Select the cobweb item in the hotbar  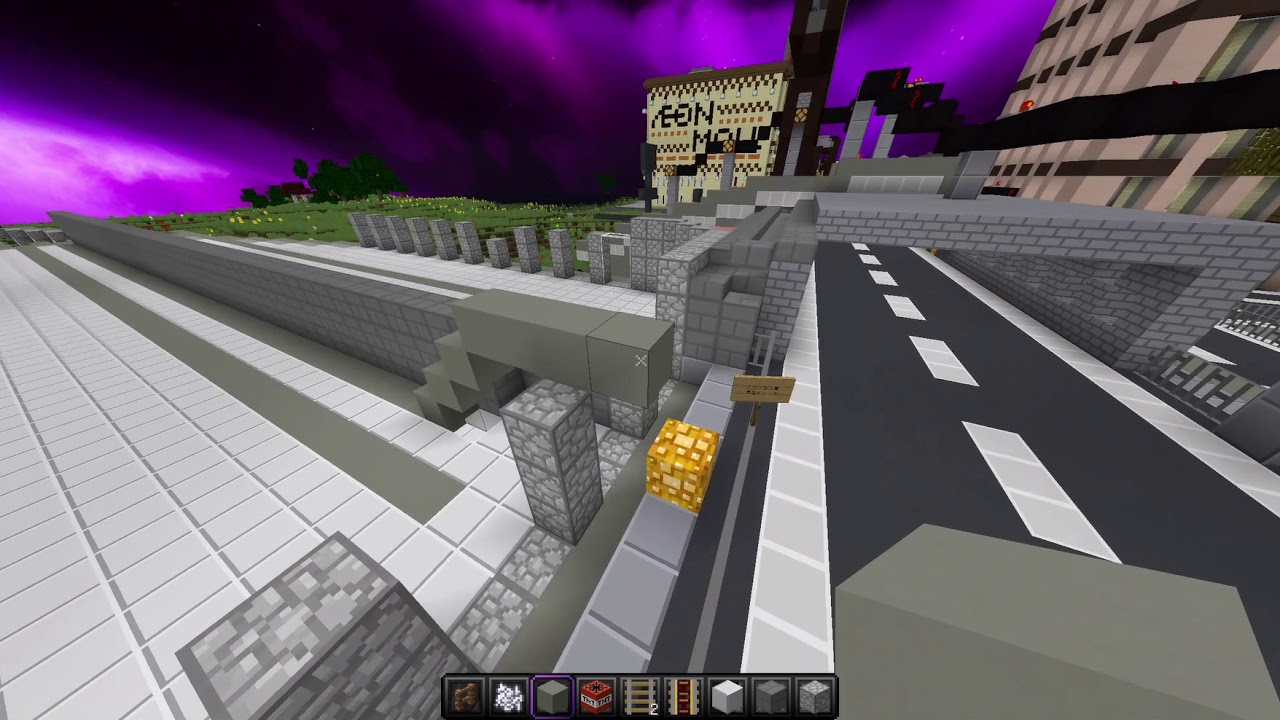pos(507,692)
